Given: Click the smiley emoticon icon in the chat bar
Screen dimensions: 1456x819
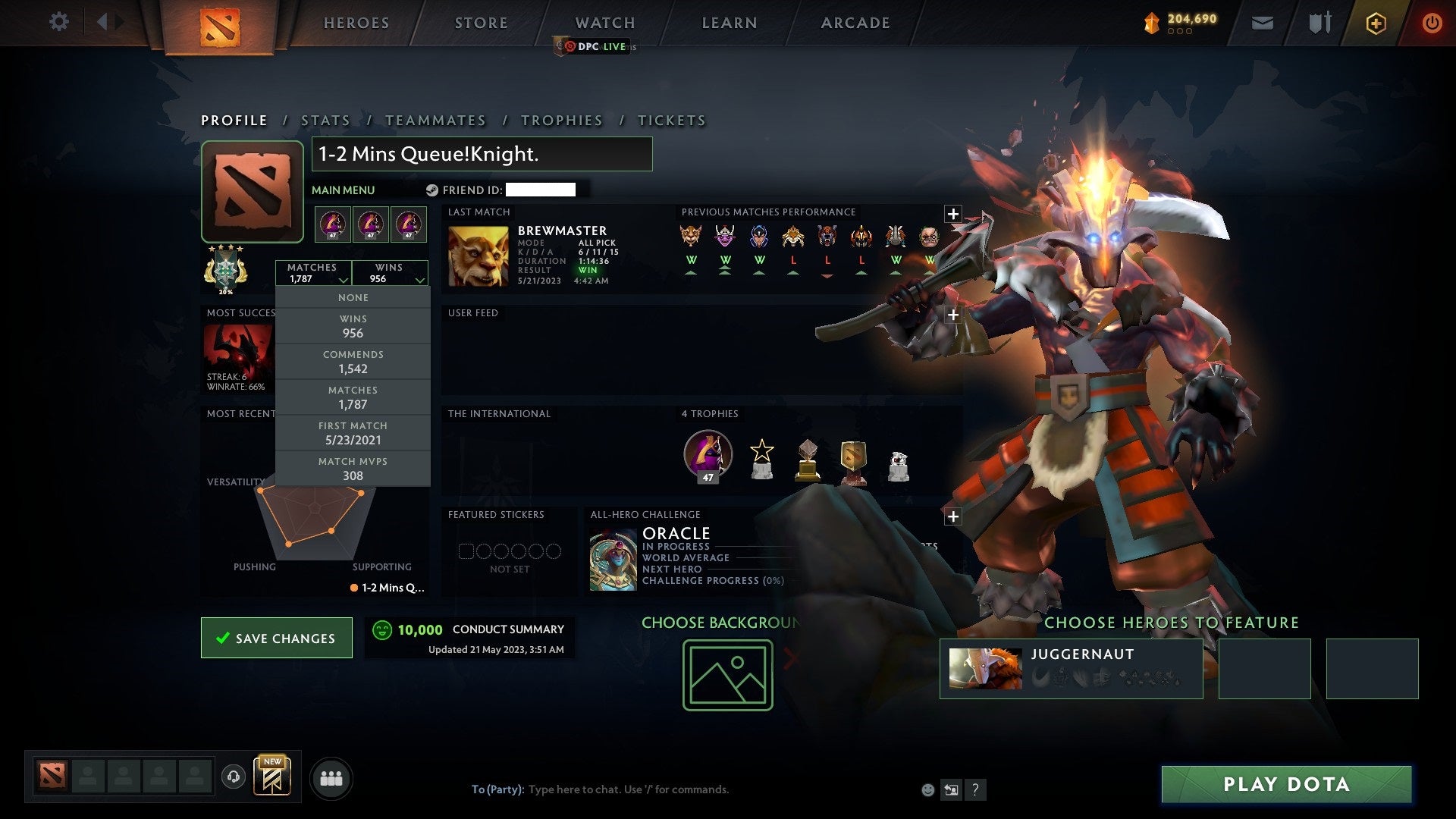Looking at the screenshot, I should (927, 789).
